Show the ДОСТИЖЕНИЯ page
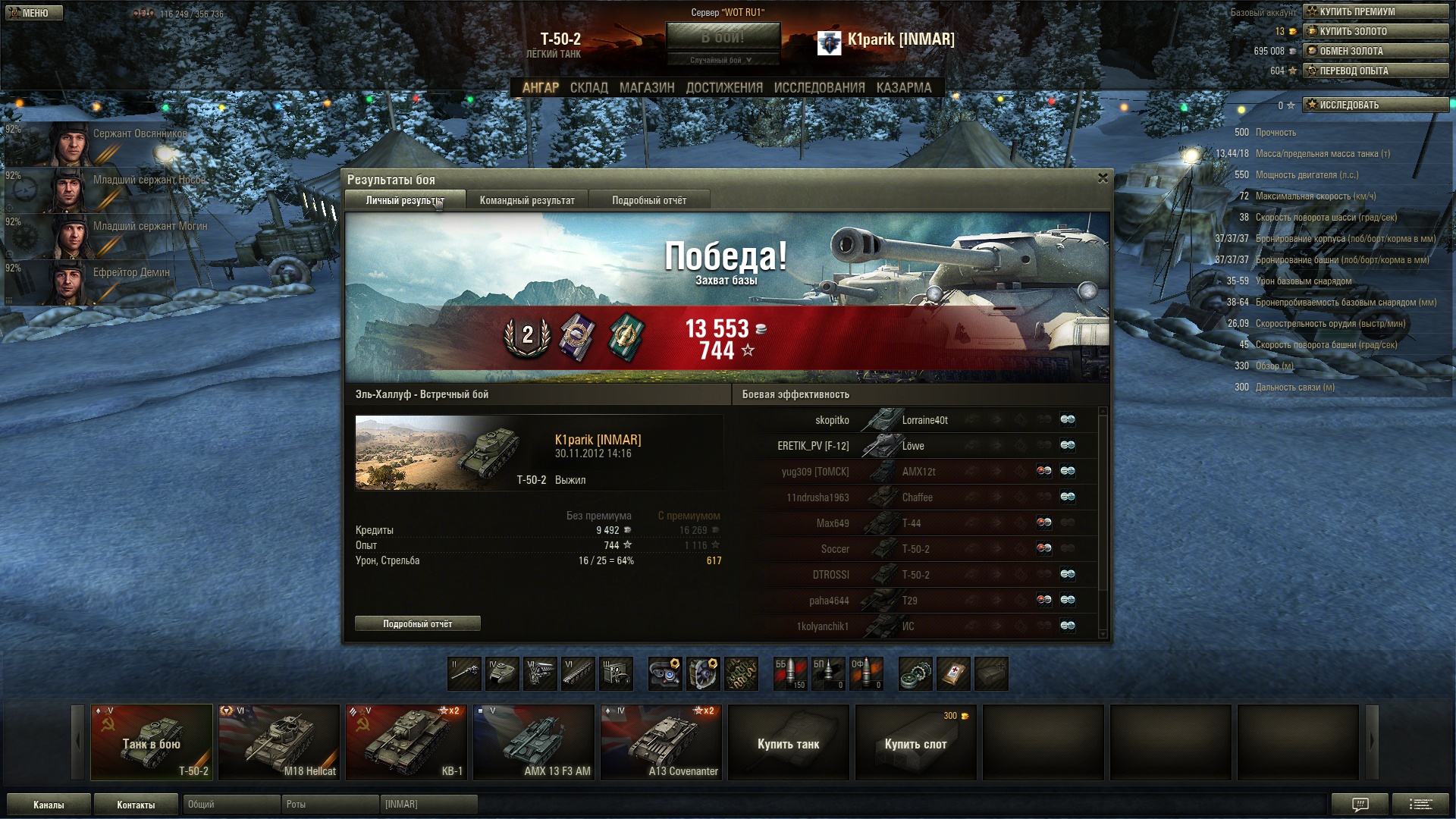The image size is (1456, 819). (724, 88)
